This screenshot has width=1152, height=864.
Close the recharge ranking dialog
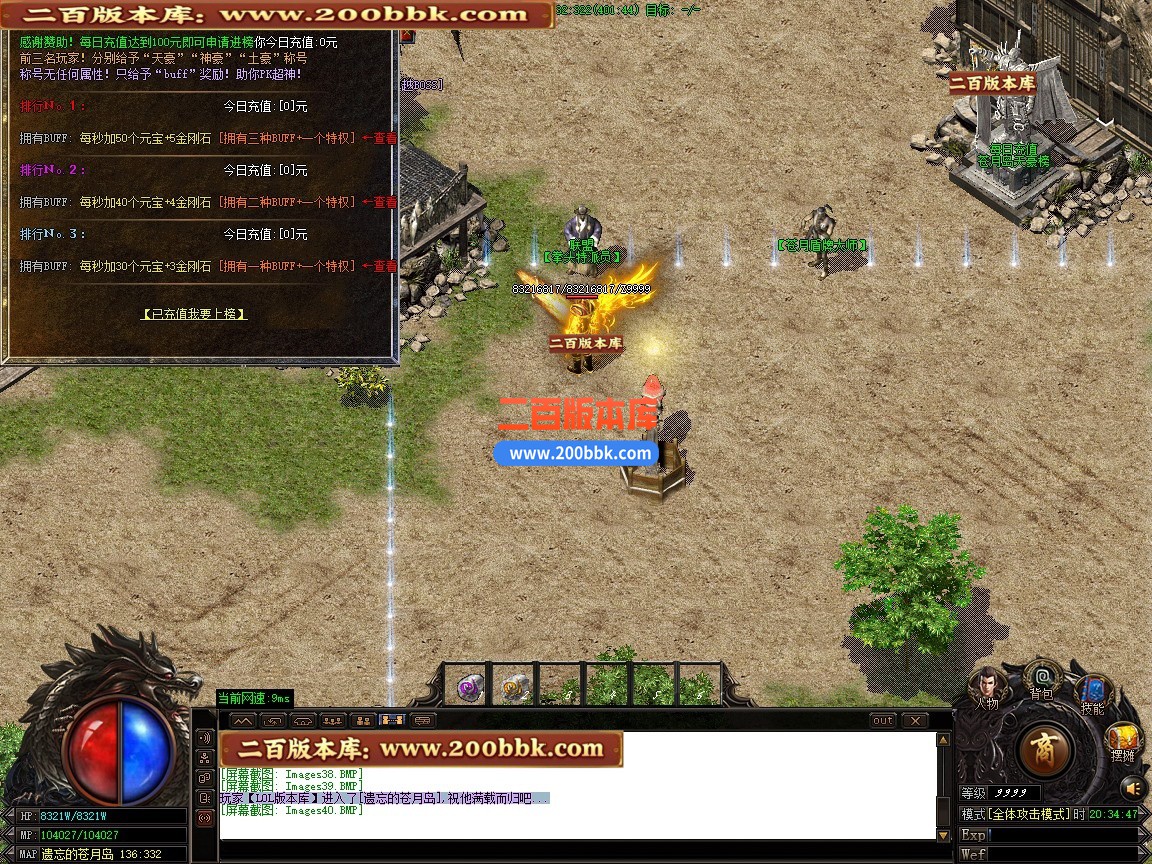click(407, 36)
